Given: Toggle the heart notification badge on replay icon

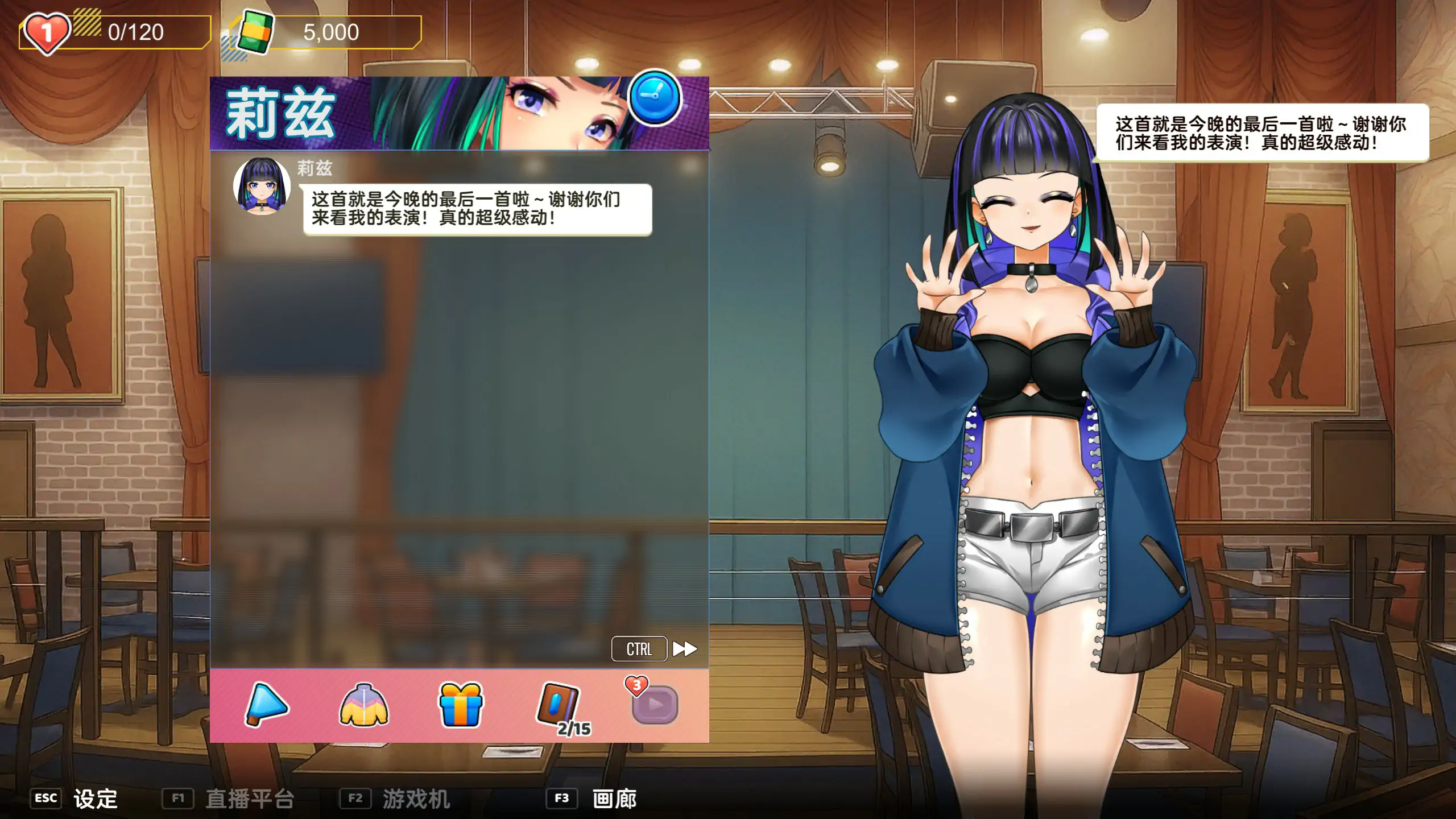Looking at the screenshot, I should point(637,685).
